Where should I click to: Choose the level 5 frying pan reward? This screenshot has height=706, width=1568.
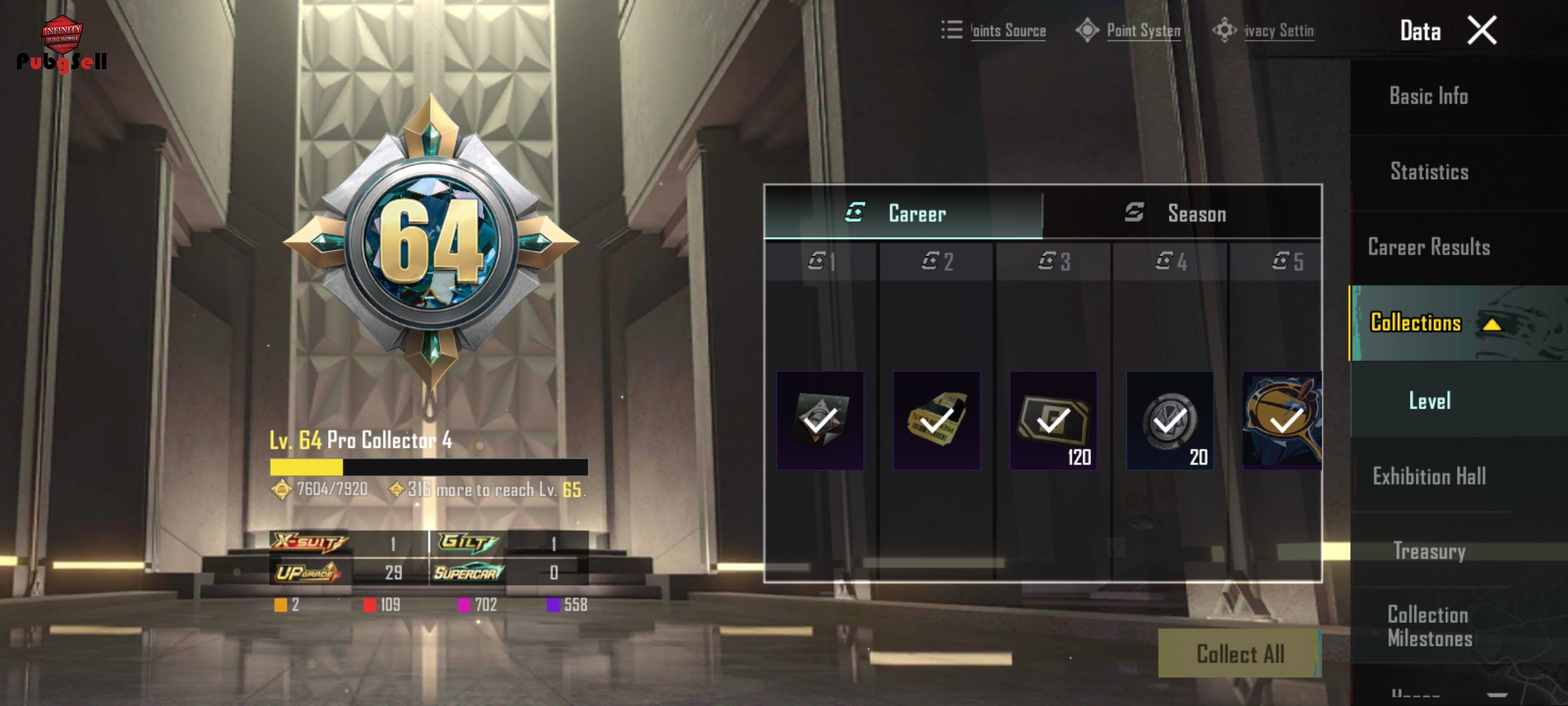(x=1282, y=420)
